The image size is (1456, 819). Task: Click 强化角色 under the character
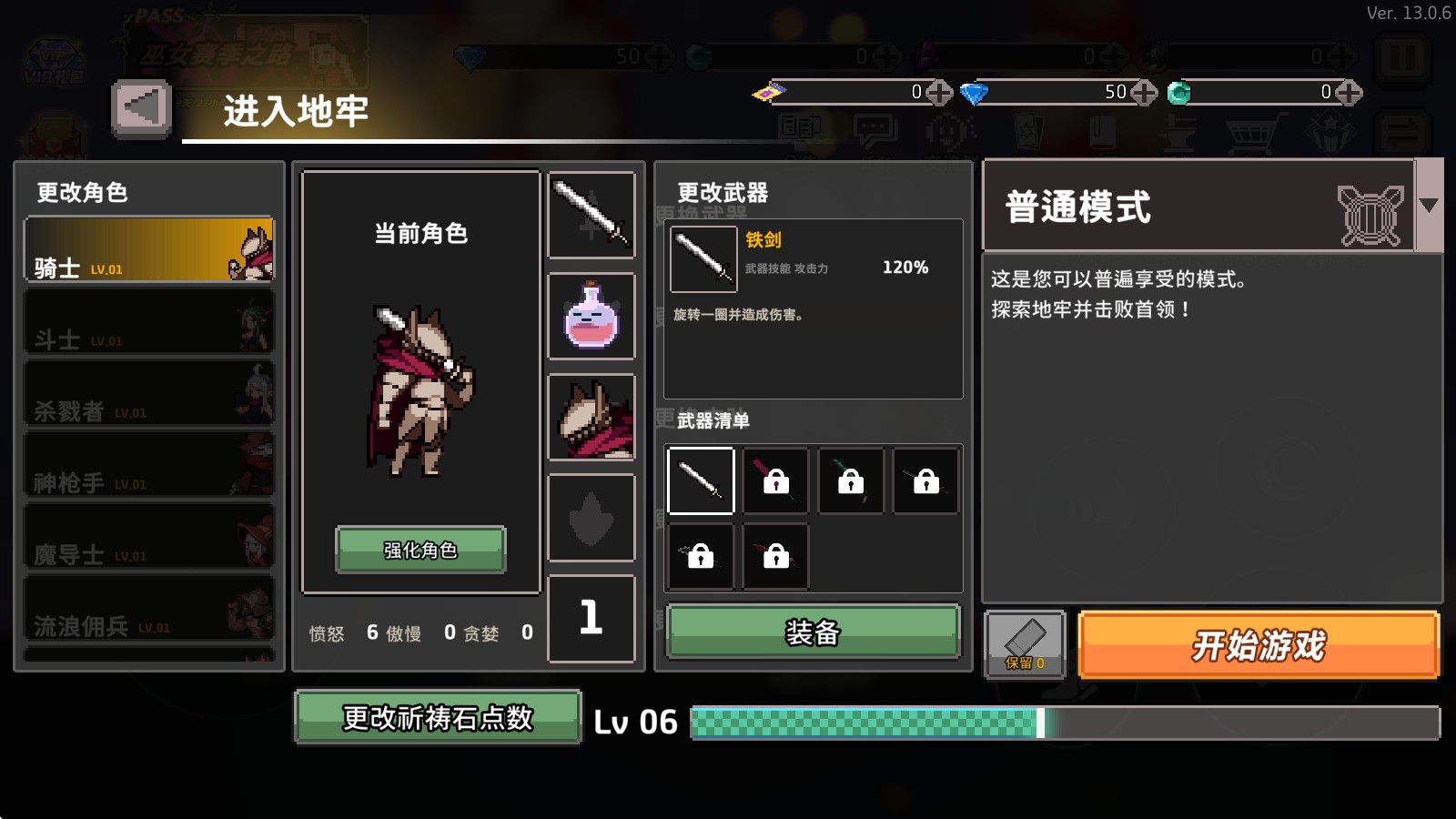pyautogui.click(x=420, y=549)
